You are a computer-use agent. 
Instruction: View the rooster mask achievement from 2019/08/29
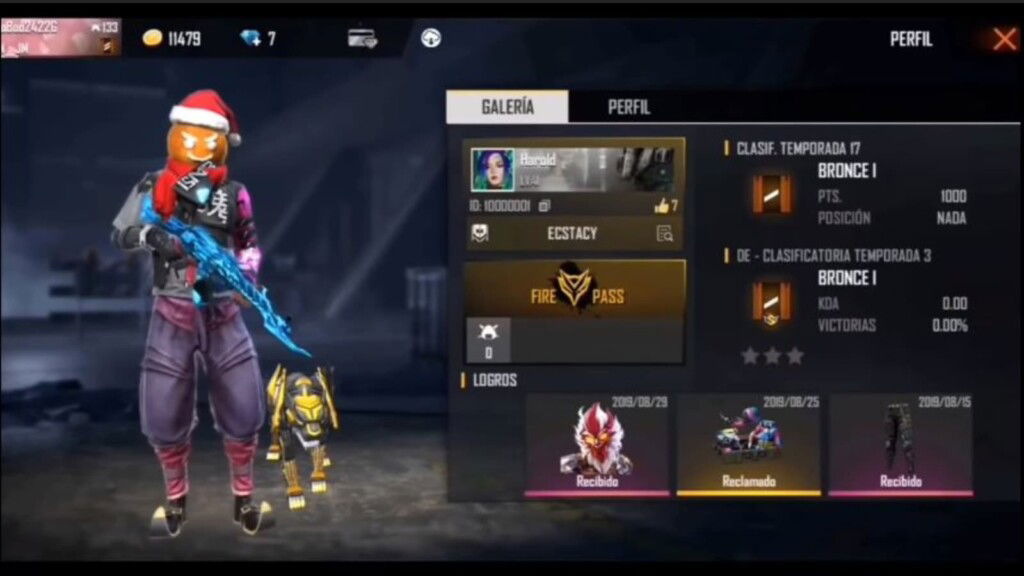(x=597, y=445)
